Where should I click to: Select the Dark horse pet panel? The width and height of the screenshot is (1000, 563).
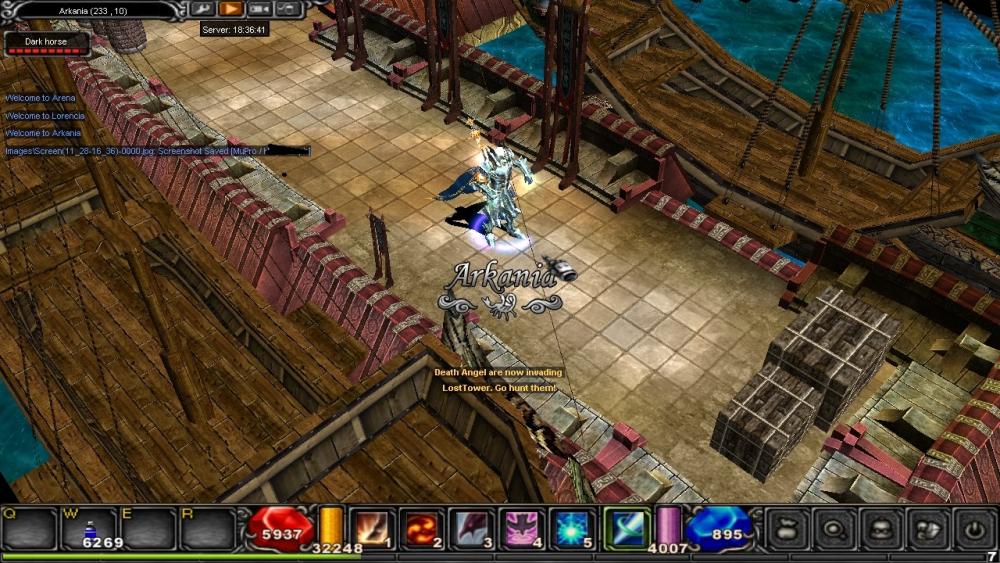coord(48,44)
